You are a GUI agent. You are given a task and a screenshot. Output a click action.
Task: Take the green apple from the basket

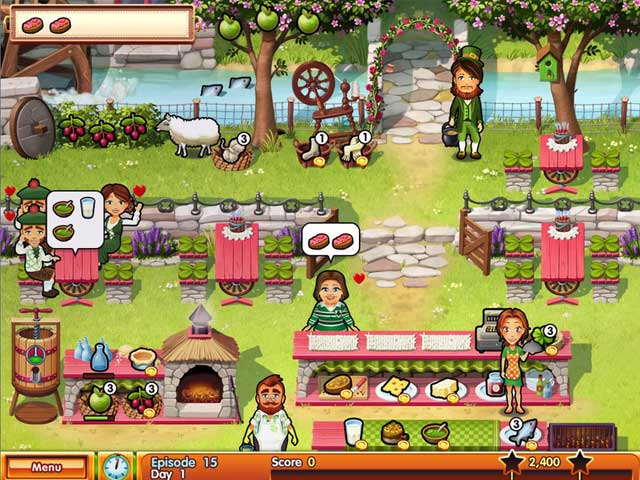click(x=99, y=400)
